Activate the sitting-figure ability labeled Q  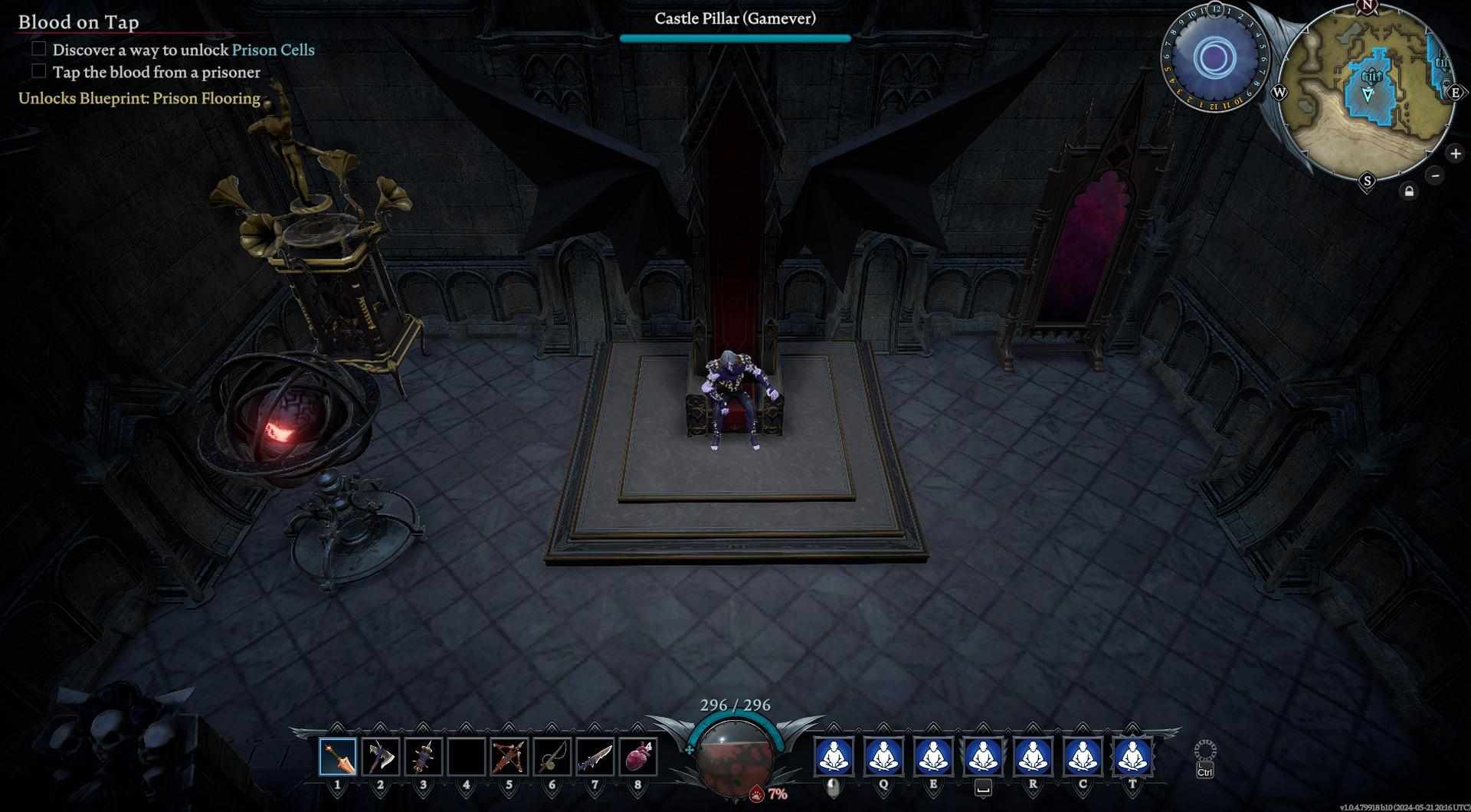pyautogui.click(x=883, y=756)
